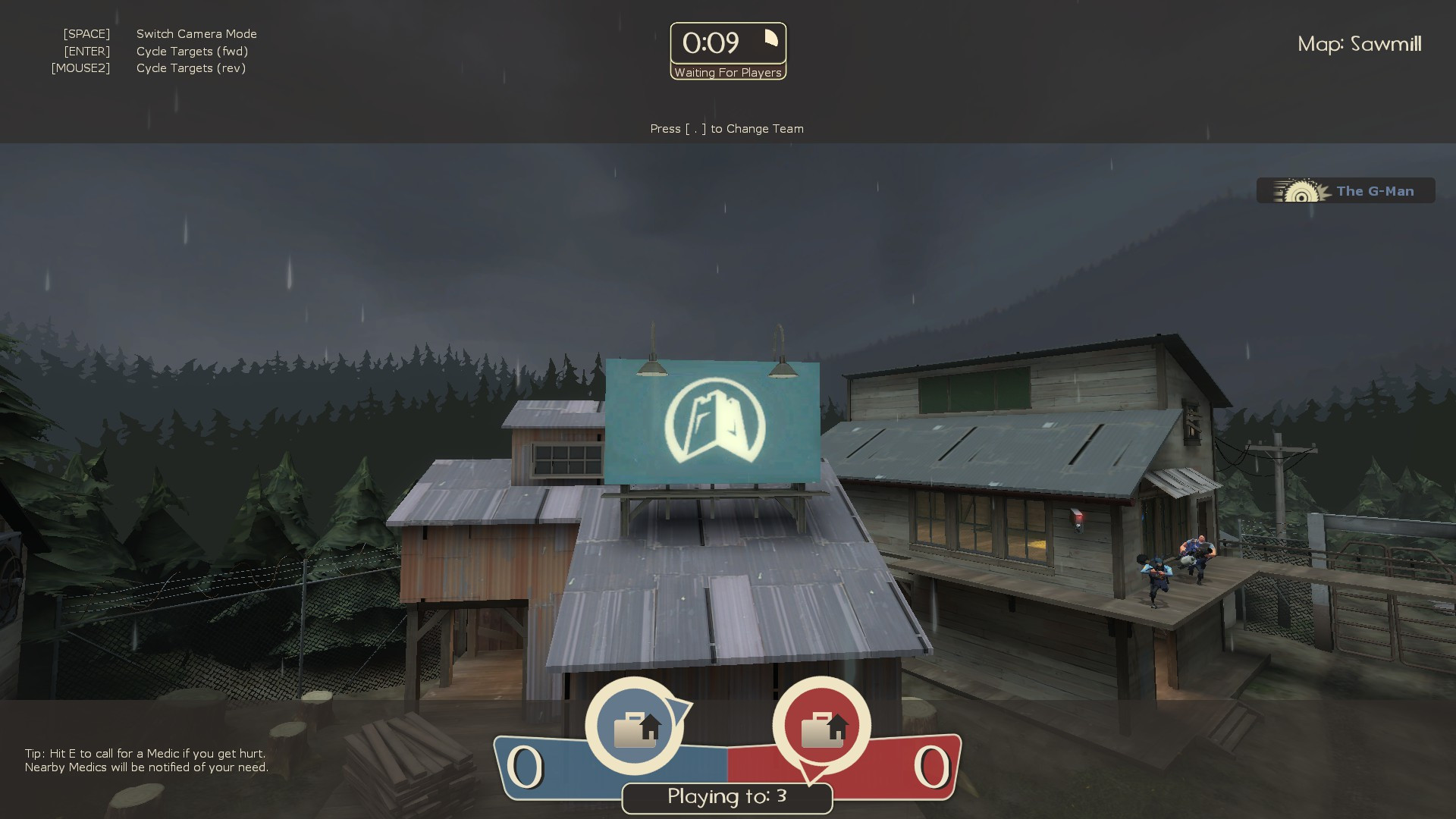This screenshot has height=819, width=1456.
Task: Open The G-Man spectator target nameplate
Action: pos(1346,190)
